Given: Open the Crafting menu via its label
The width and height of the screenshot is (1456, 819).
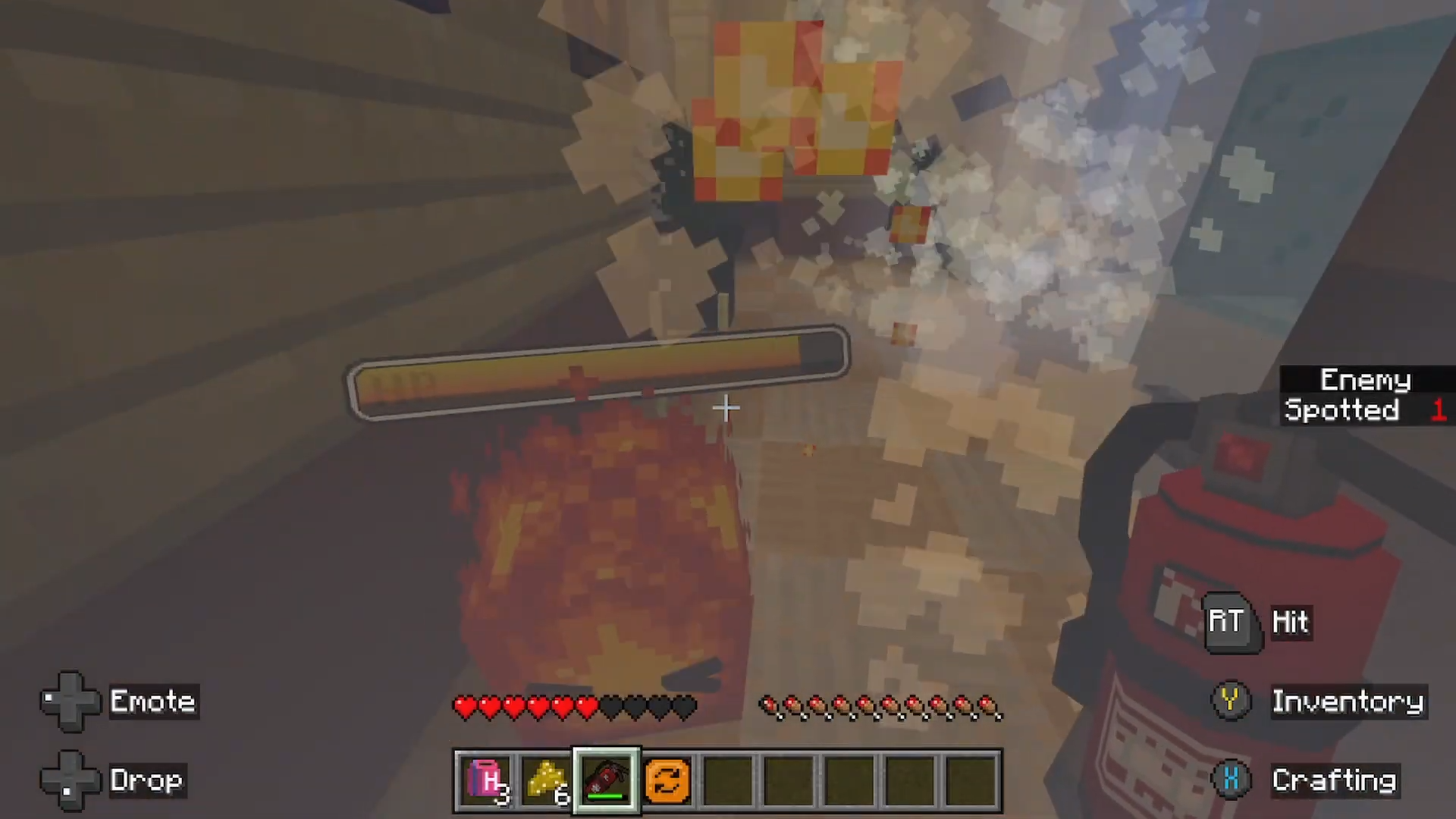Looking at the screenshot, I should click(x=1335, y=780).
